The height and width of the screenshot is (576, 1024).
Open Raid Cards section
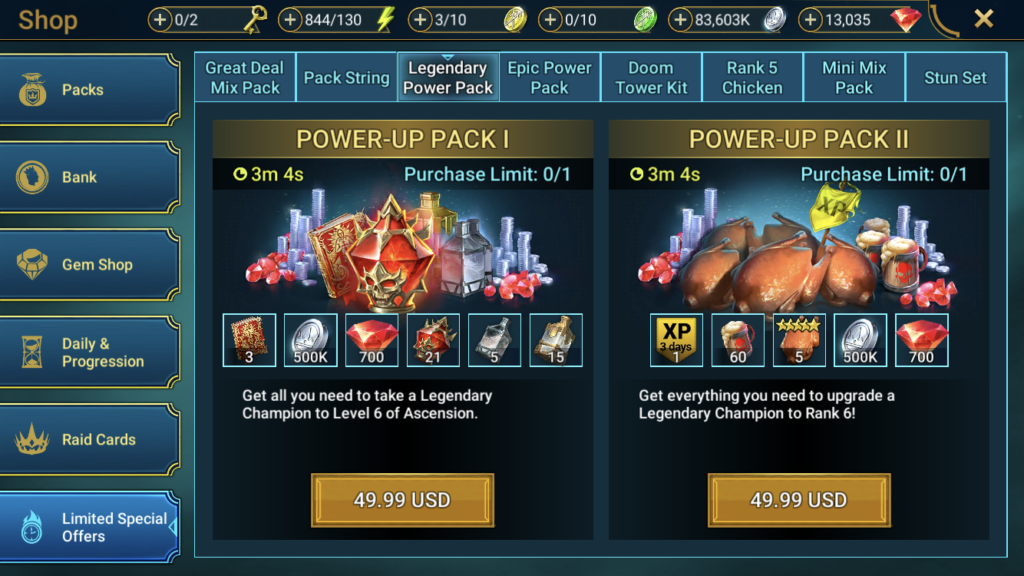(90, 440)
